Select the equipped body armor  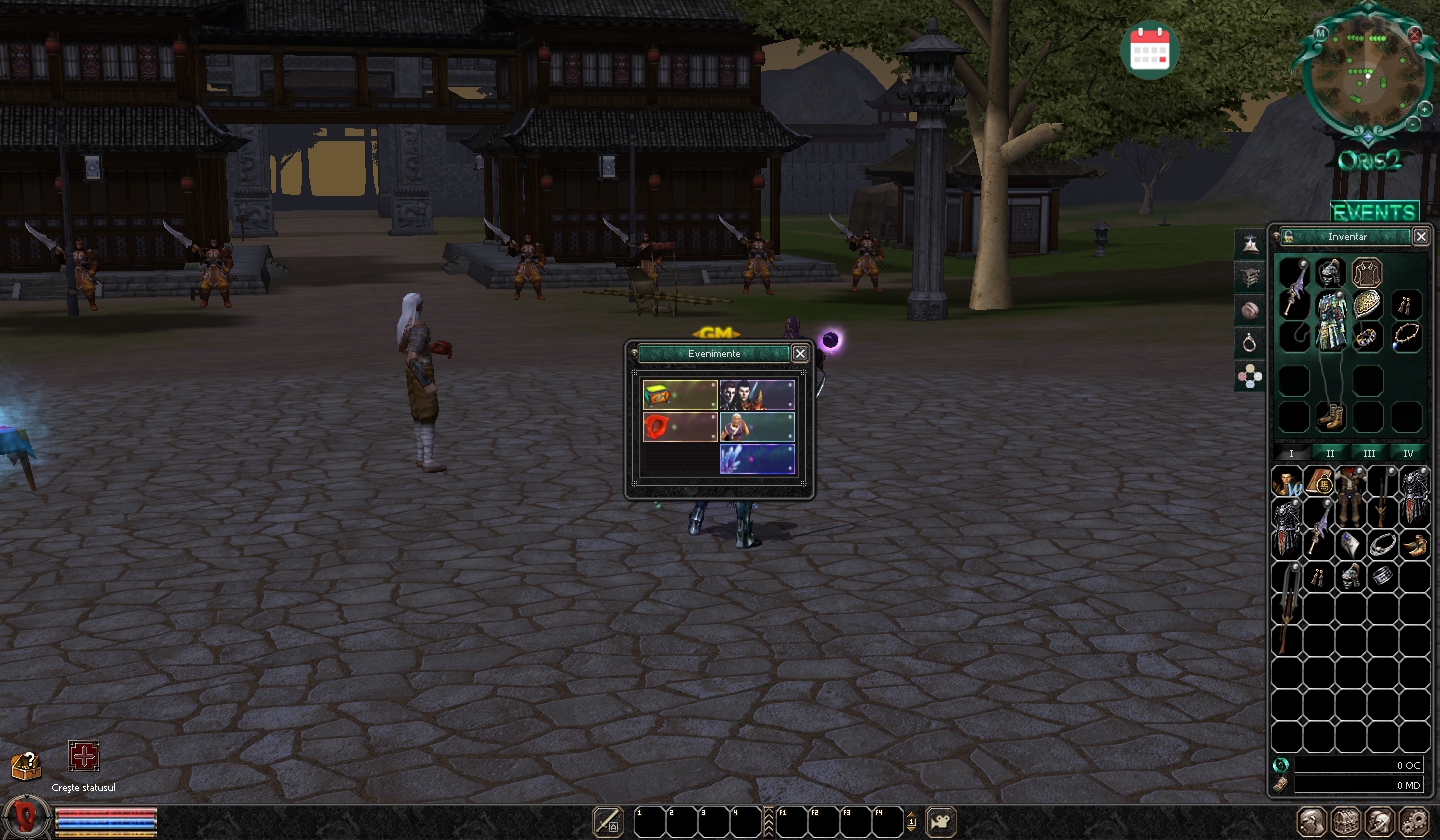[x=1330, y=321]
